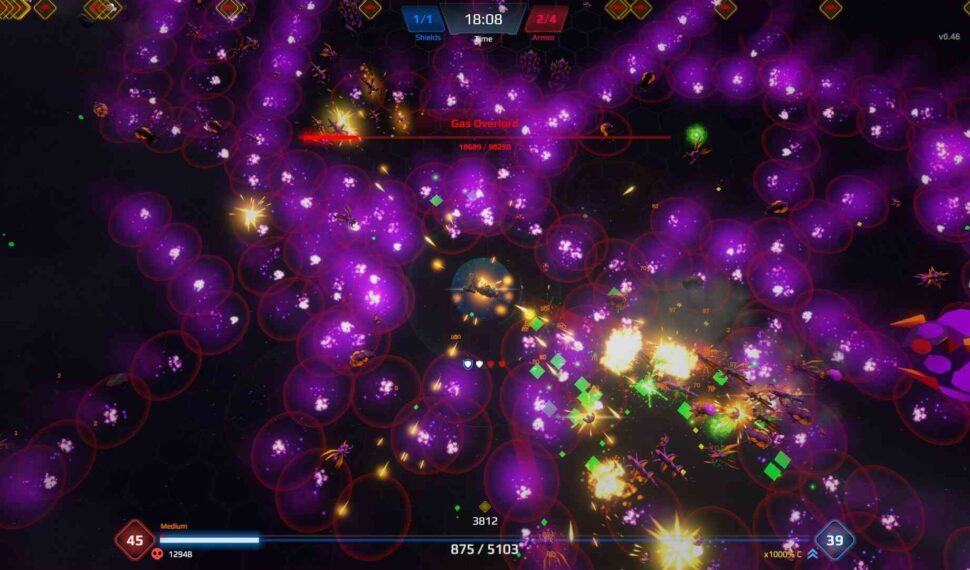Select the red danger level 45 badge
This screenshot has width=970, height=570.
click(x=134, y=540)
